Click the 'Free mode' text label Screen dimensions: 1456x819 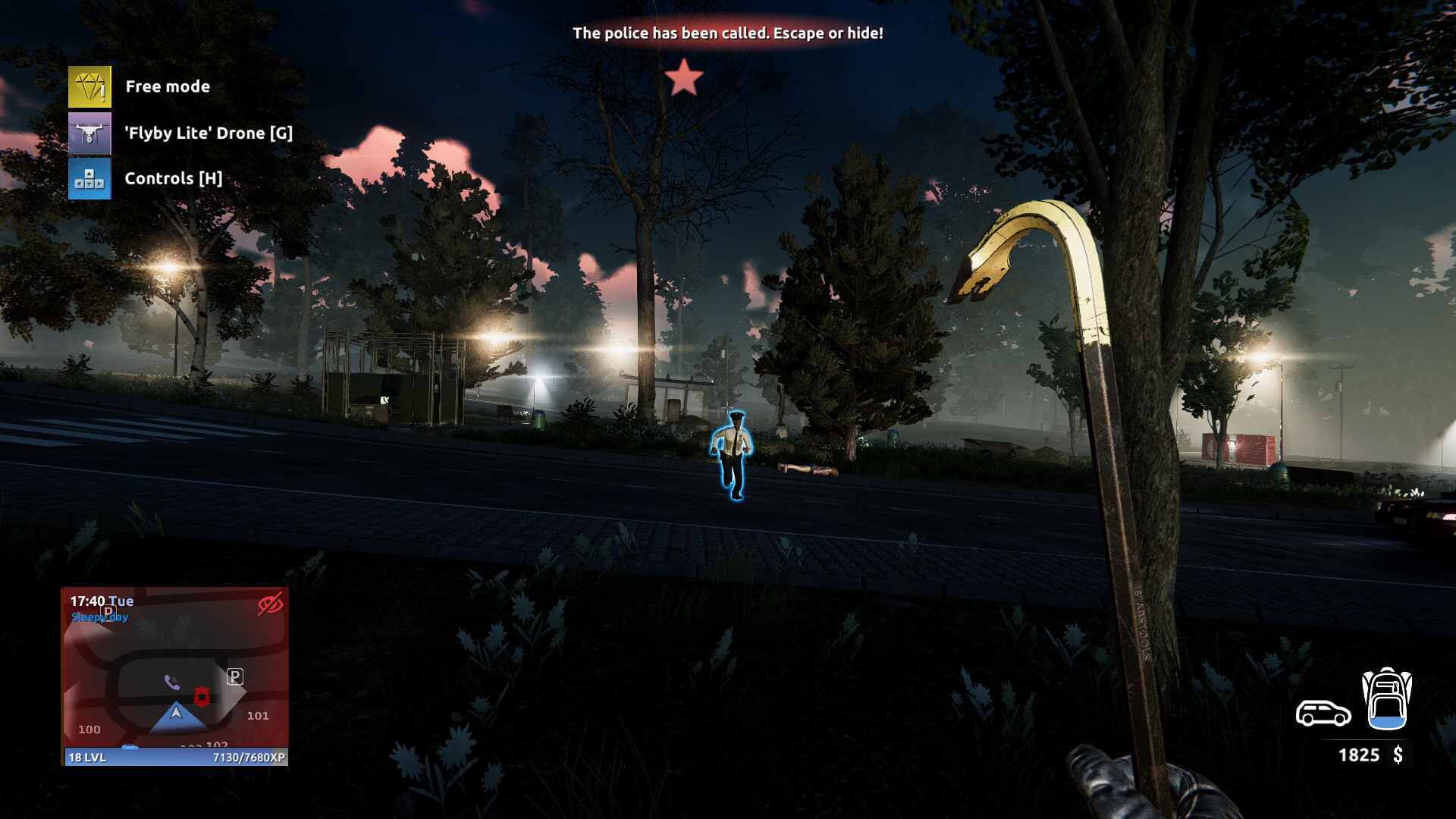click(167, 86)
